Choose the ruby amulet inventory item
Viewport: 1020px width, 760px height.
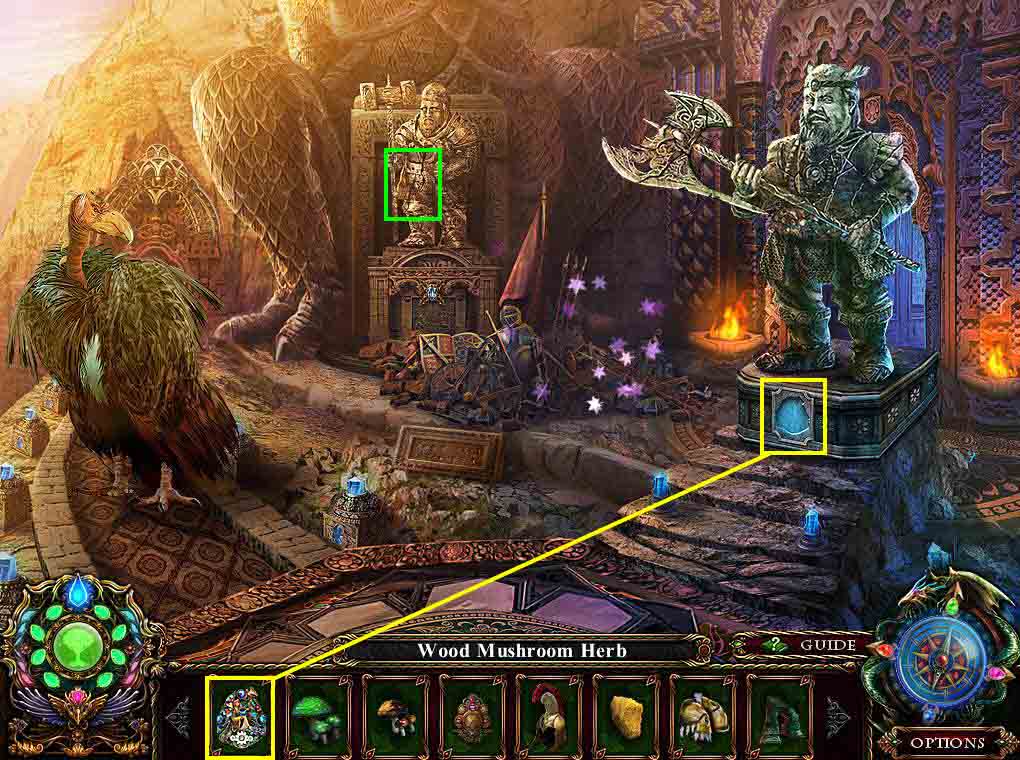471,716
